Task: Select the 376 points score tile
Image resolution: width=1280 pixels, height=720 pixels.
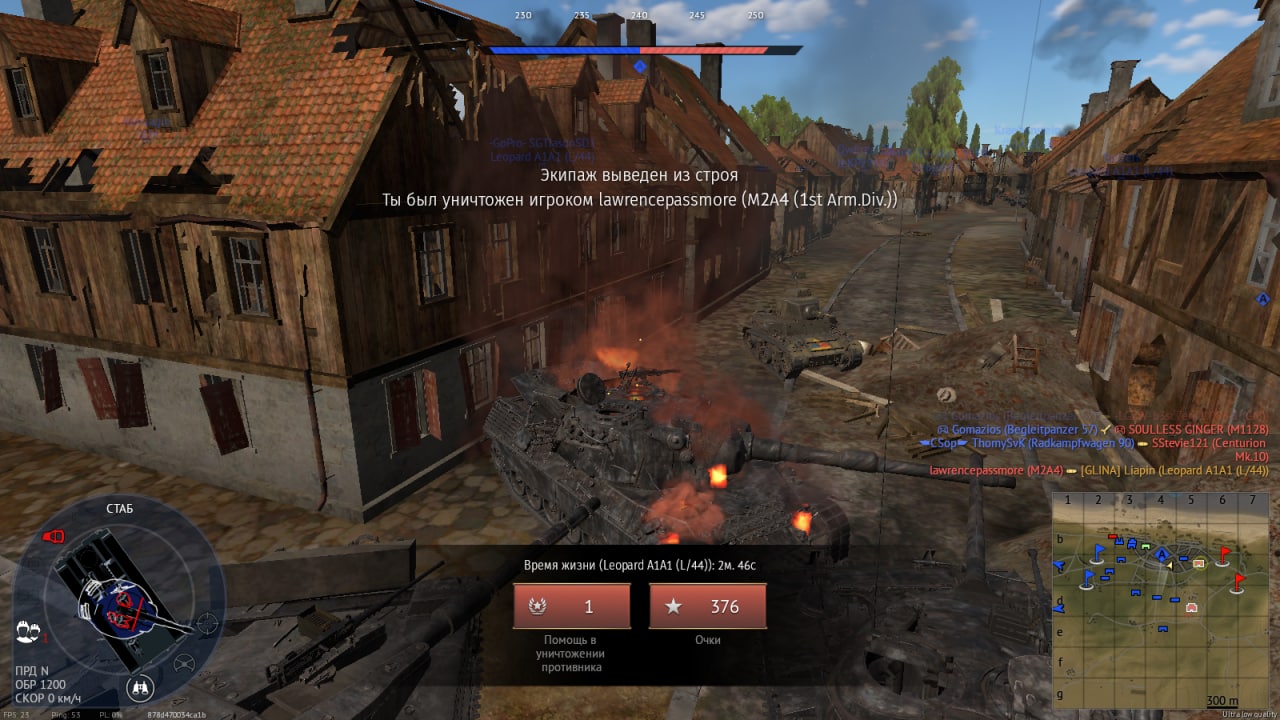Action: [x=708, y=606]
